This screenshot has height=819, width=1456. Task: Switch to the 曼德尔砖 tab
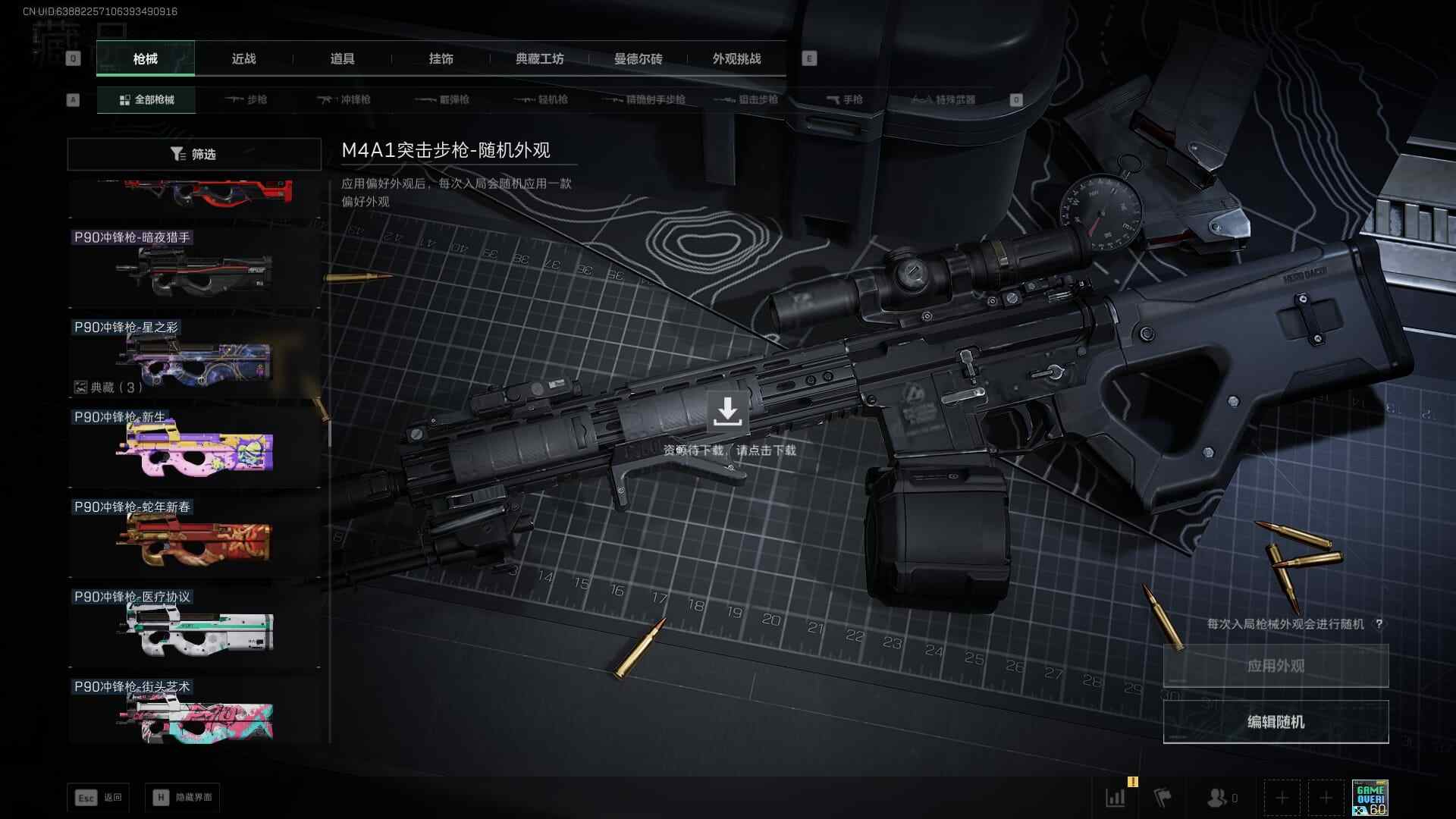[638, 59]
